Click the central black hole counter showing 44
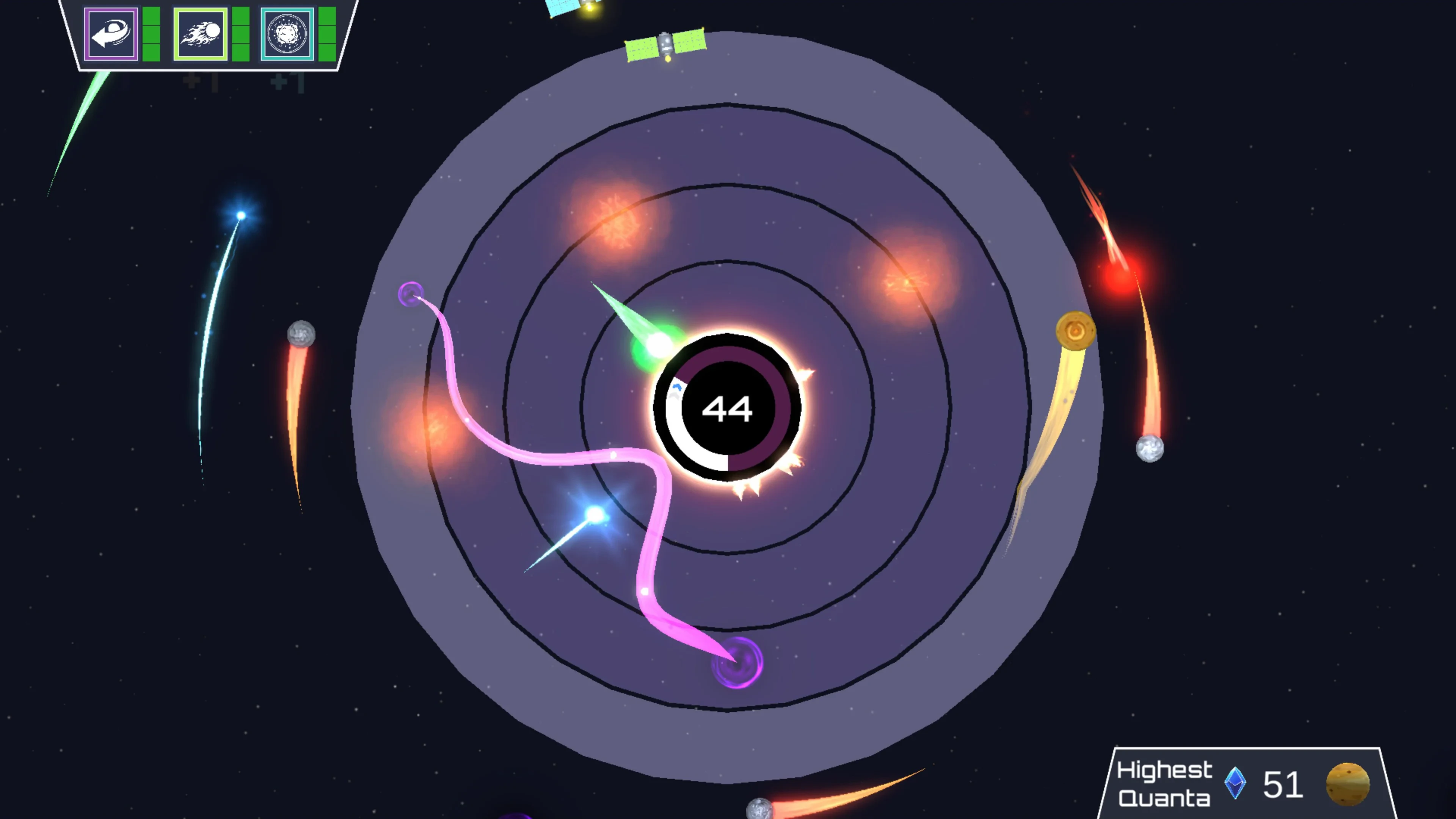The height and width of the screenshot is (819, 1456). pos(728,408)
